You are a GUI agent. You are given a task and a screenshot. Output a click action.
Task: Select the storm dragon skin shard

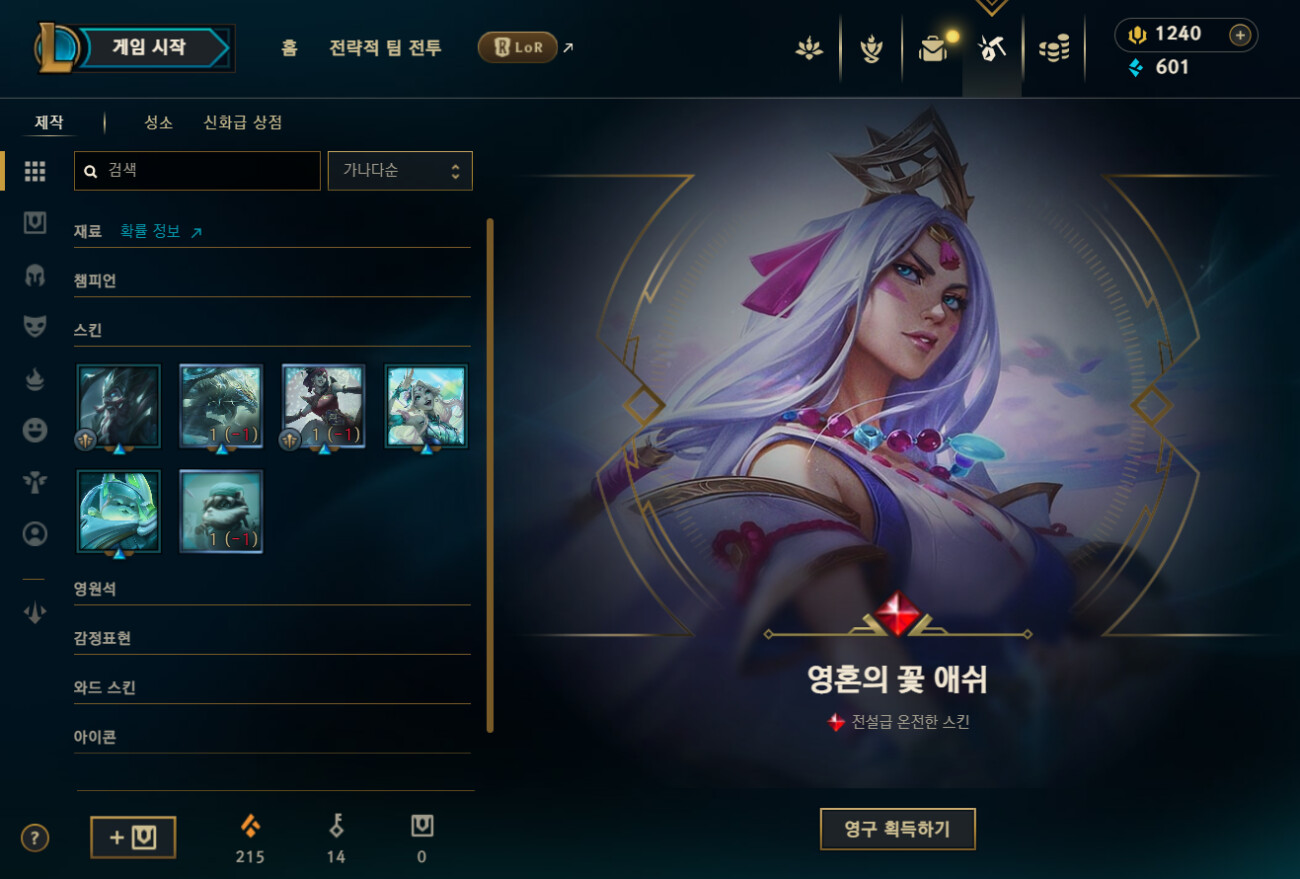tap(221, 405)
